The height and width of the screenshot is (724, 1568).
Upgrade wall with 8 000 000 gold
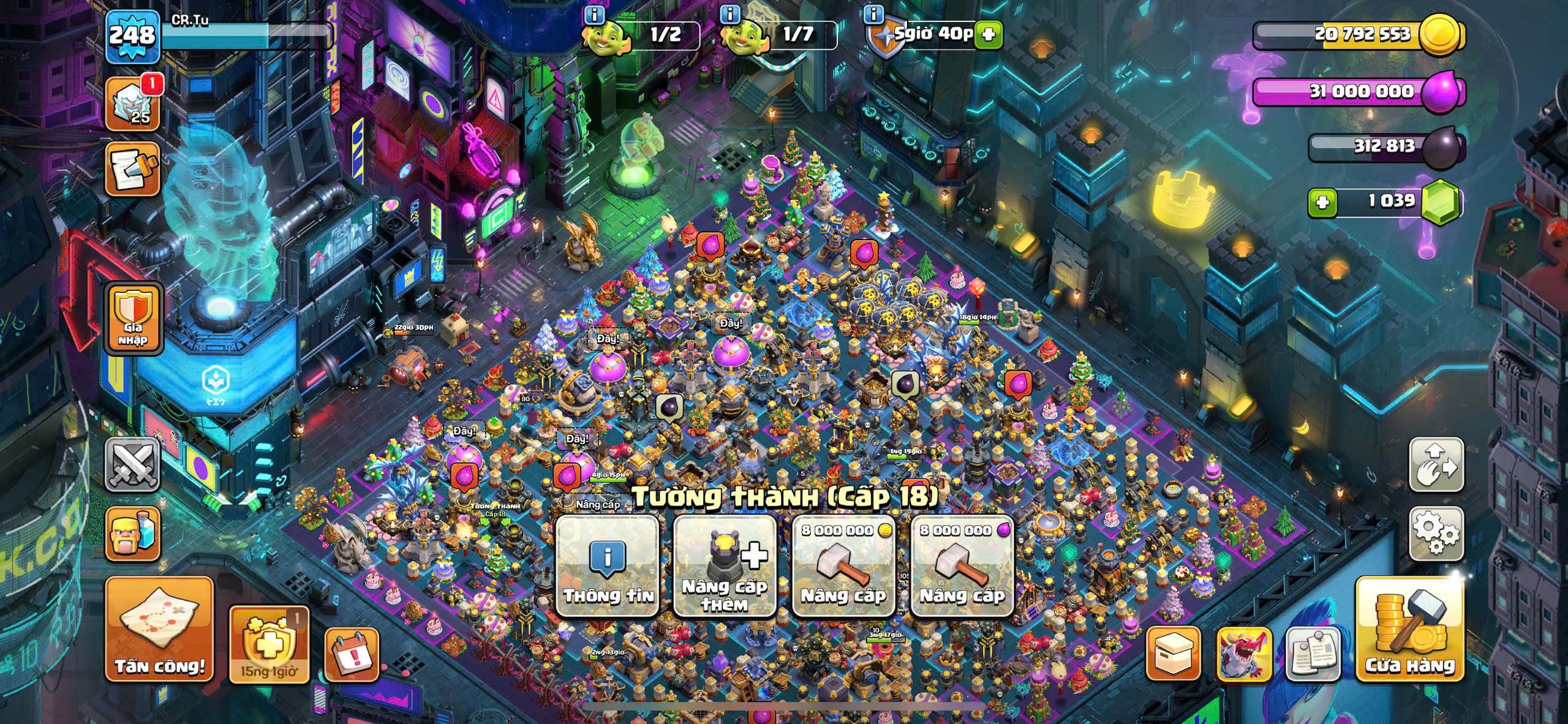(x=843, y=566)
